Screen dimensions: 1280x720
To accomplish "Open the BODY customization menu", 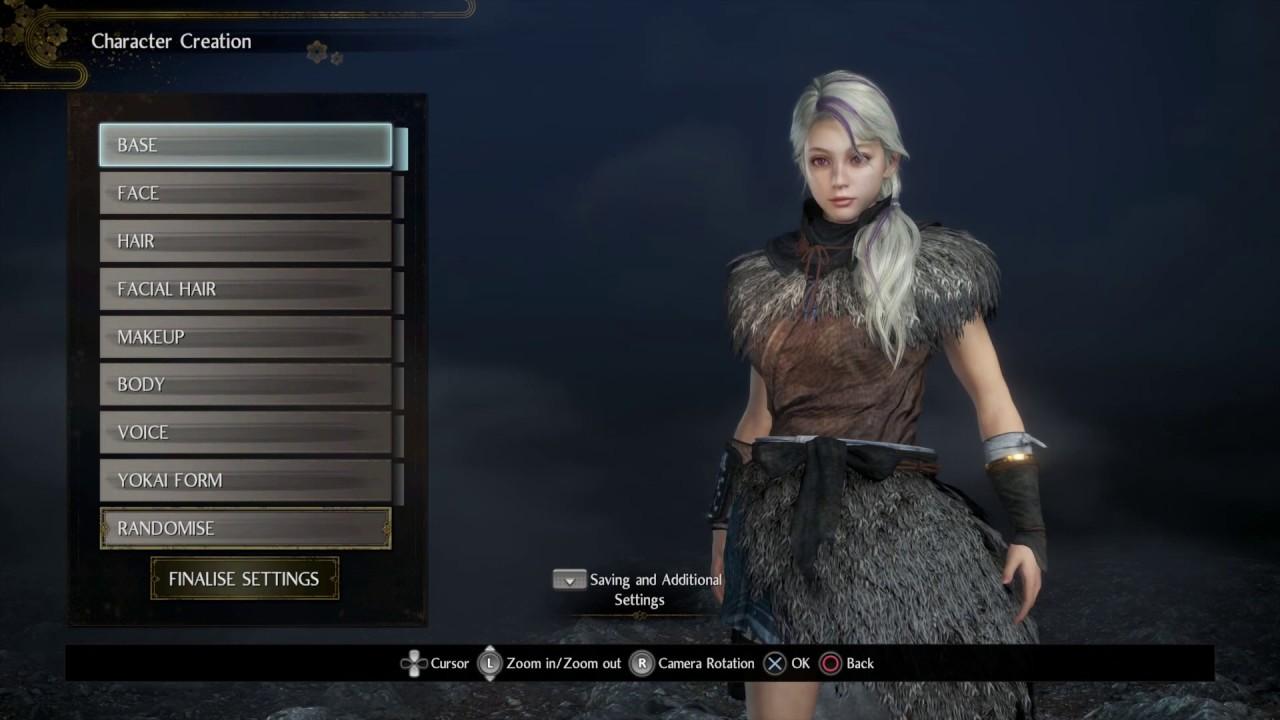I will pyautogui.click(x=245, y=384).
